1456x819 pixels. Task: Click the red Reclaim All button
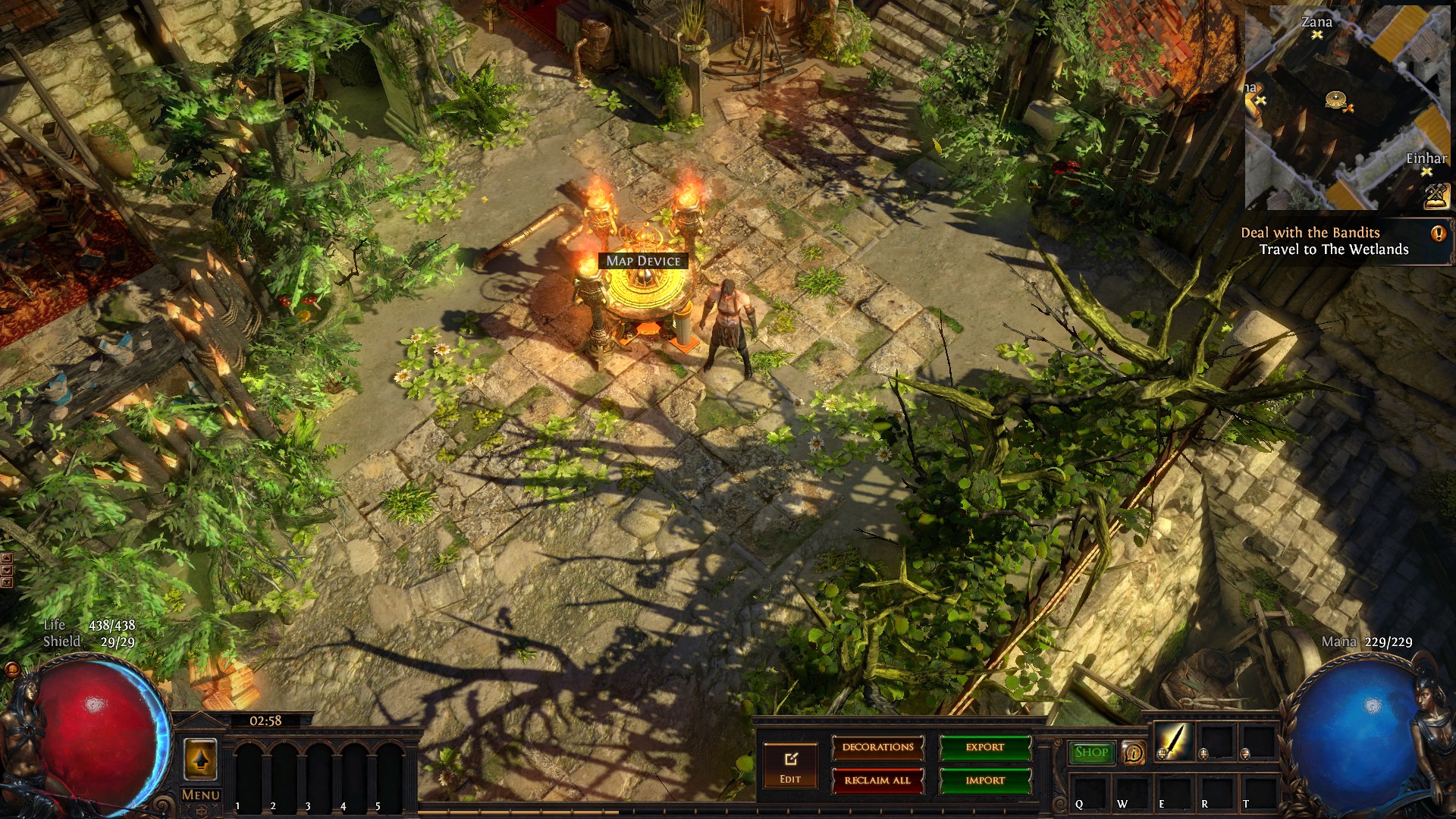[x=878, y=780]
